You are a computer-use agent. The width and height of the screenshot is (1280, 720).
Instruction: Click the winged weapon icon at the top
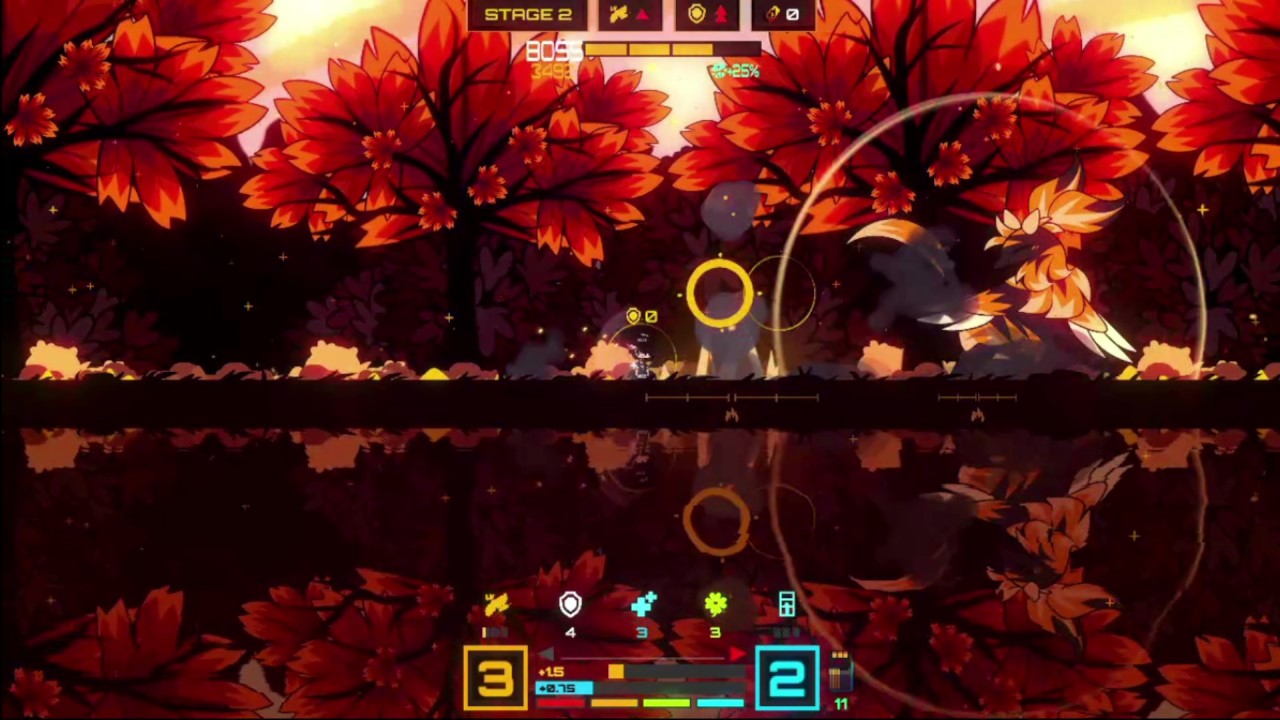tap(620, 13)
